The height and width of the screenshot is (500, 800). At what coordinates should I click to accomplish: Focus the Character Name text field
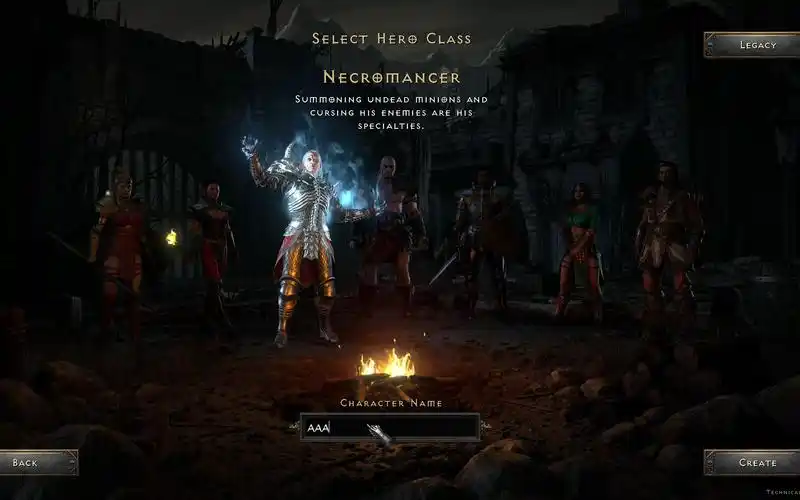pyautogui.click(x=390, y=428)
